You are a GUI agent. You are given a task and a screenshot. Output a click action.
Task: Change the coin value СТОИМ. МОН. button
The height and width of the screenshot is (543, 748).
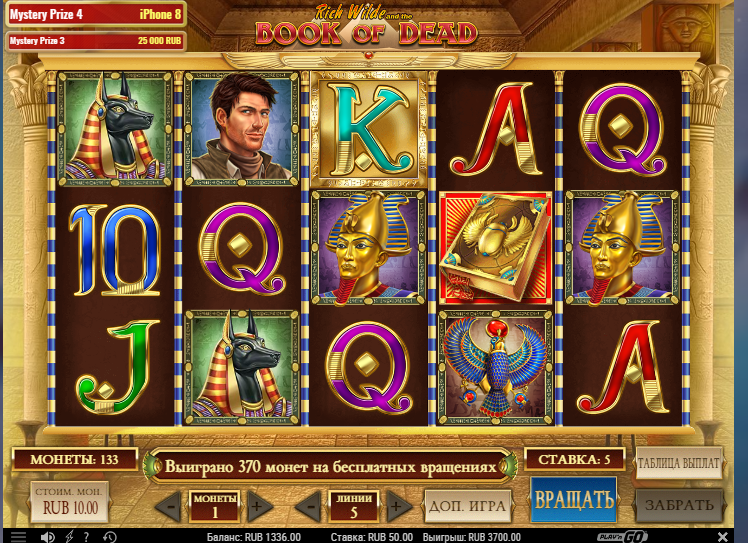pos(69,502)
